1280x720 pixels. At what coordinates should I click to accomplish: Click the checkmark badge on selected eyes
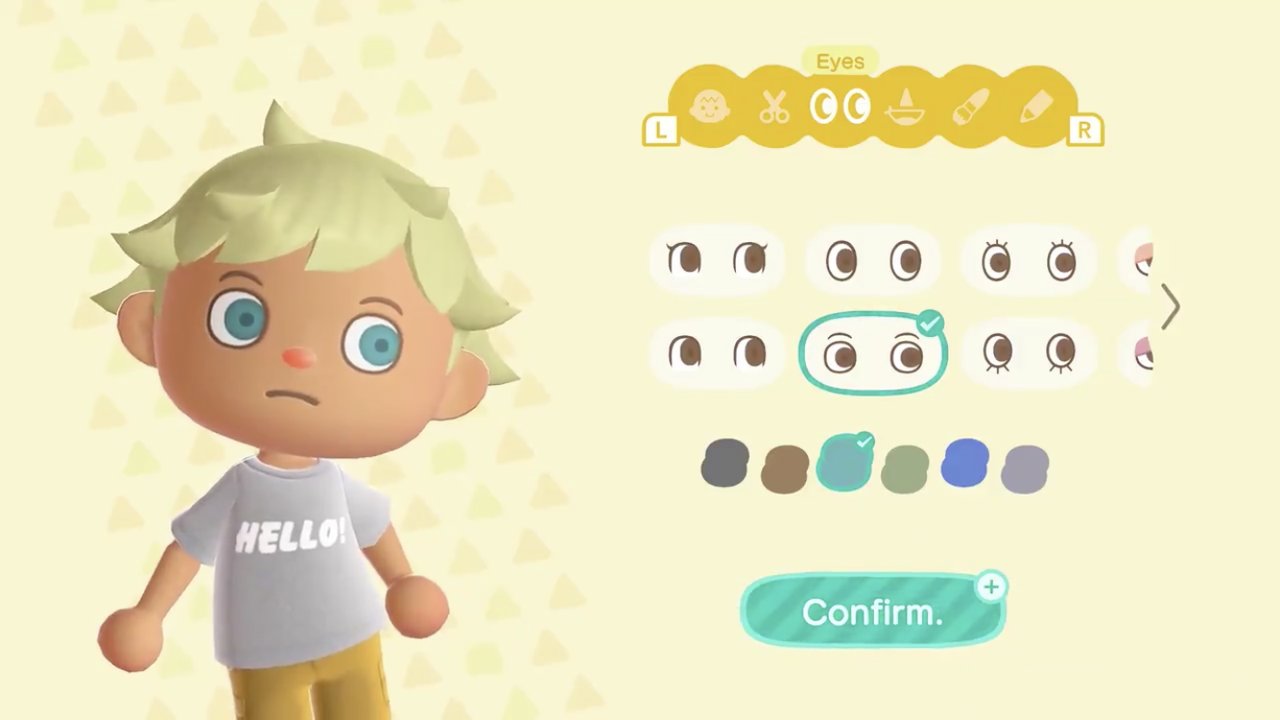(x=930, y=322)
